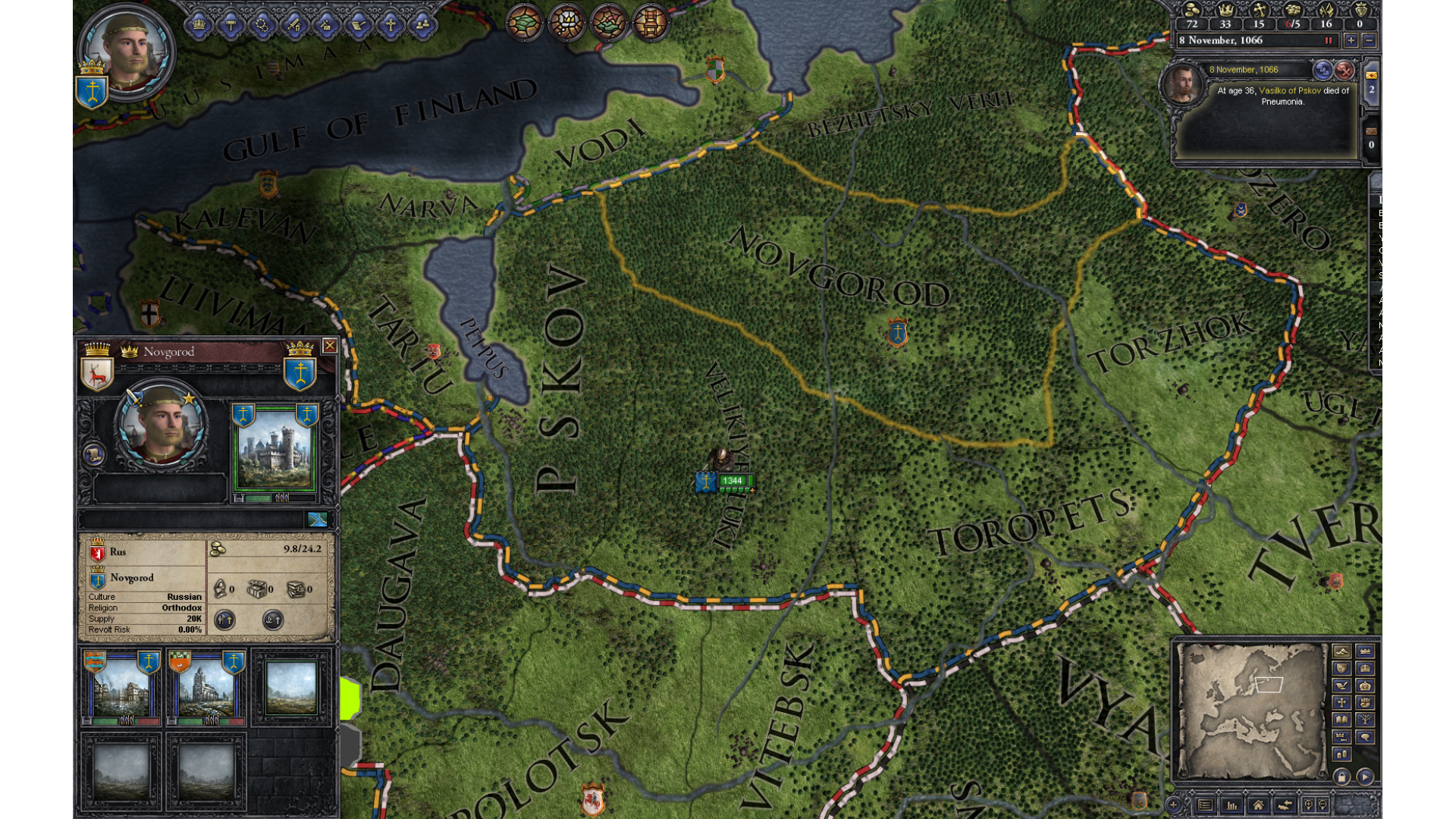Switch to the terrain map mode
Image resolution: width=1456 pixels, height=819 pixels.
pyautogui.click(x=1341, y=652)
